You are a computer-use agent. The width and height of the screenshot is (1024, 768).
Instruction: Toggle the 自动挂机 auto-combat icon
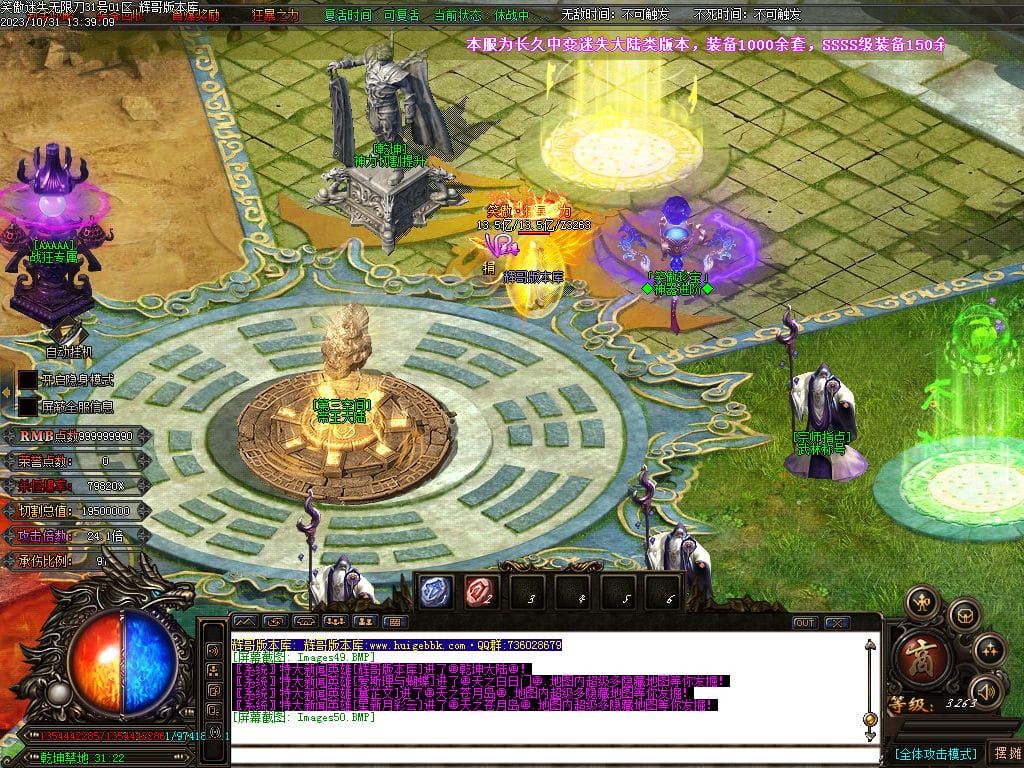(x=68, y=333)
